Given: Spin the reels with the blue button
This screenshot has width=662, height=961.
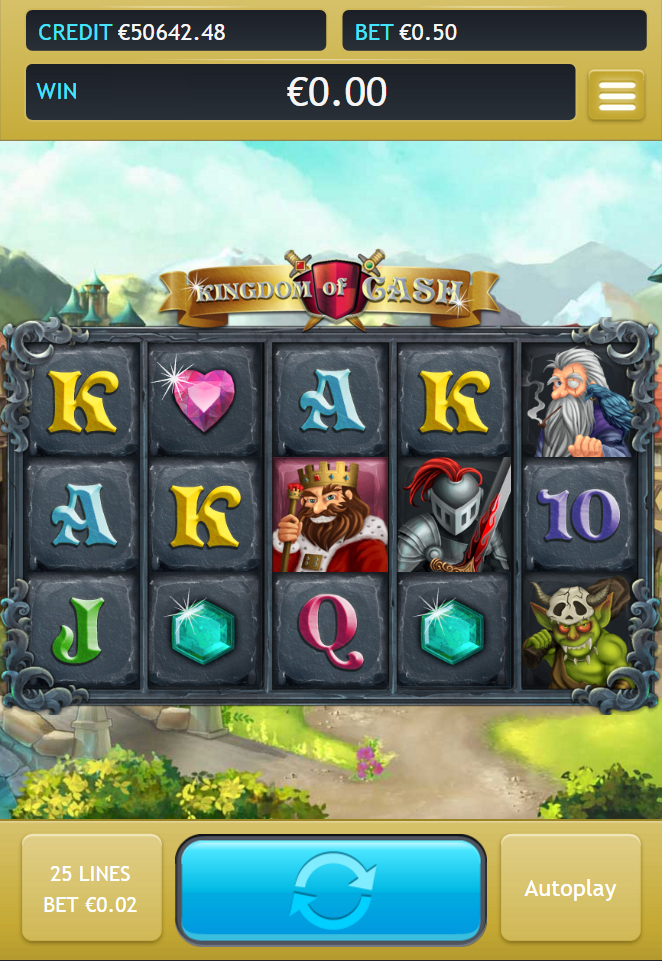Looking at the screenshot, I should point(331,889).
